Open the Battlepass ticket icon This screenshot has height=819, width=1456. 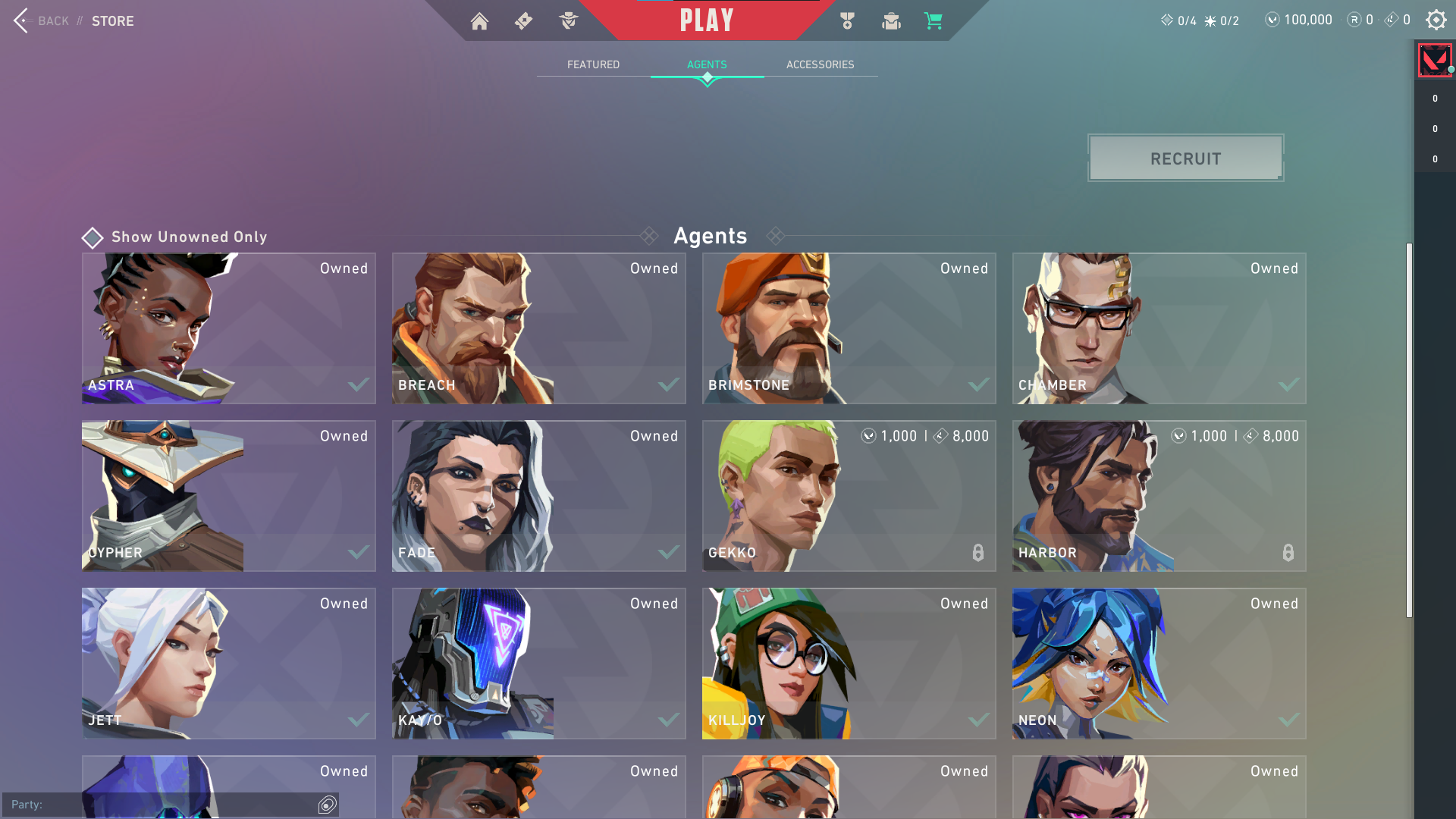coord(523,21)
